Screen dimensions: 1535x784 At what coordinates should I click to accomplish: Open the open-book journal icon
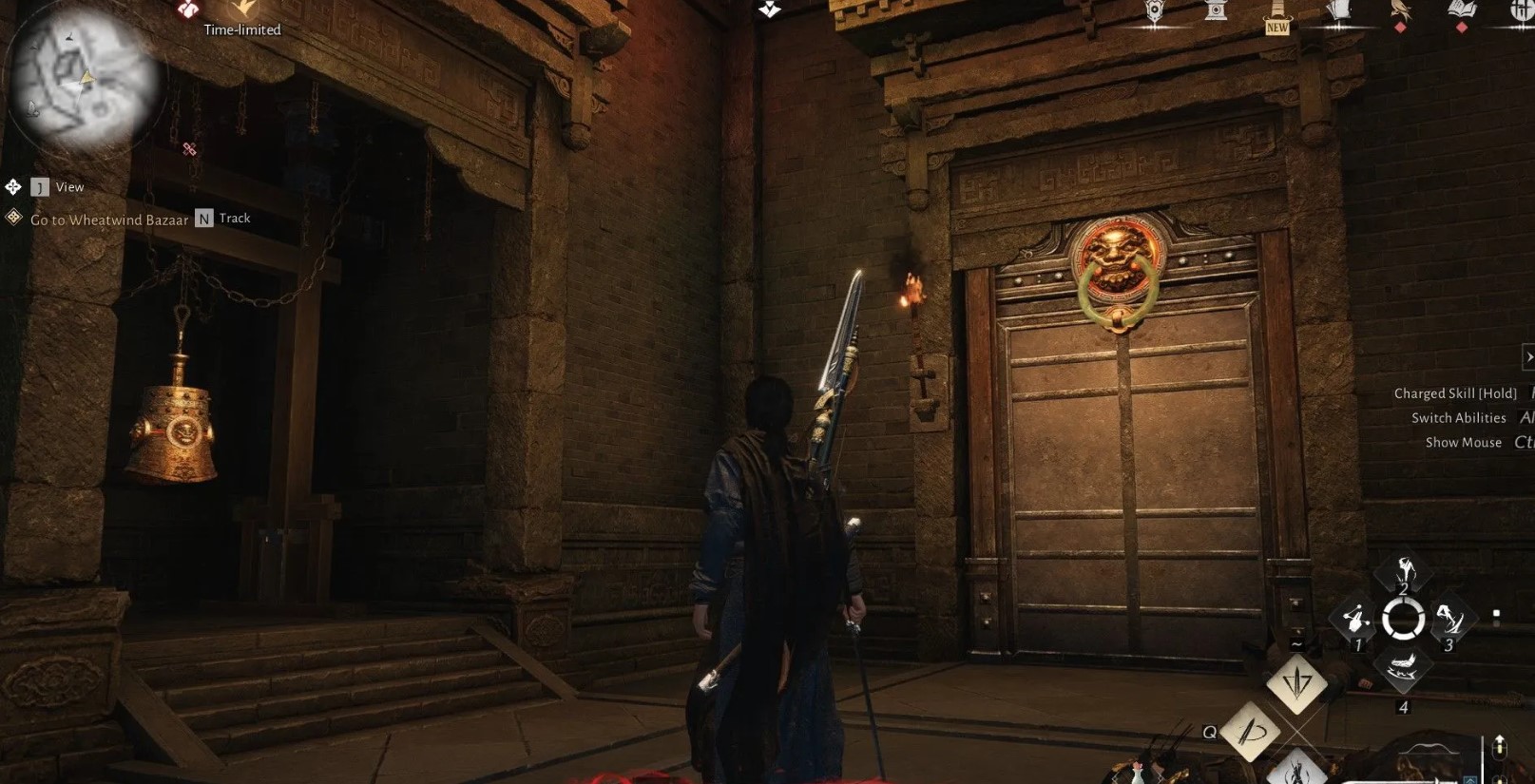[x=1461, y=11]
